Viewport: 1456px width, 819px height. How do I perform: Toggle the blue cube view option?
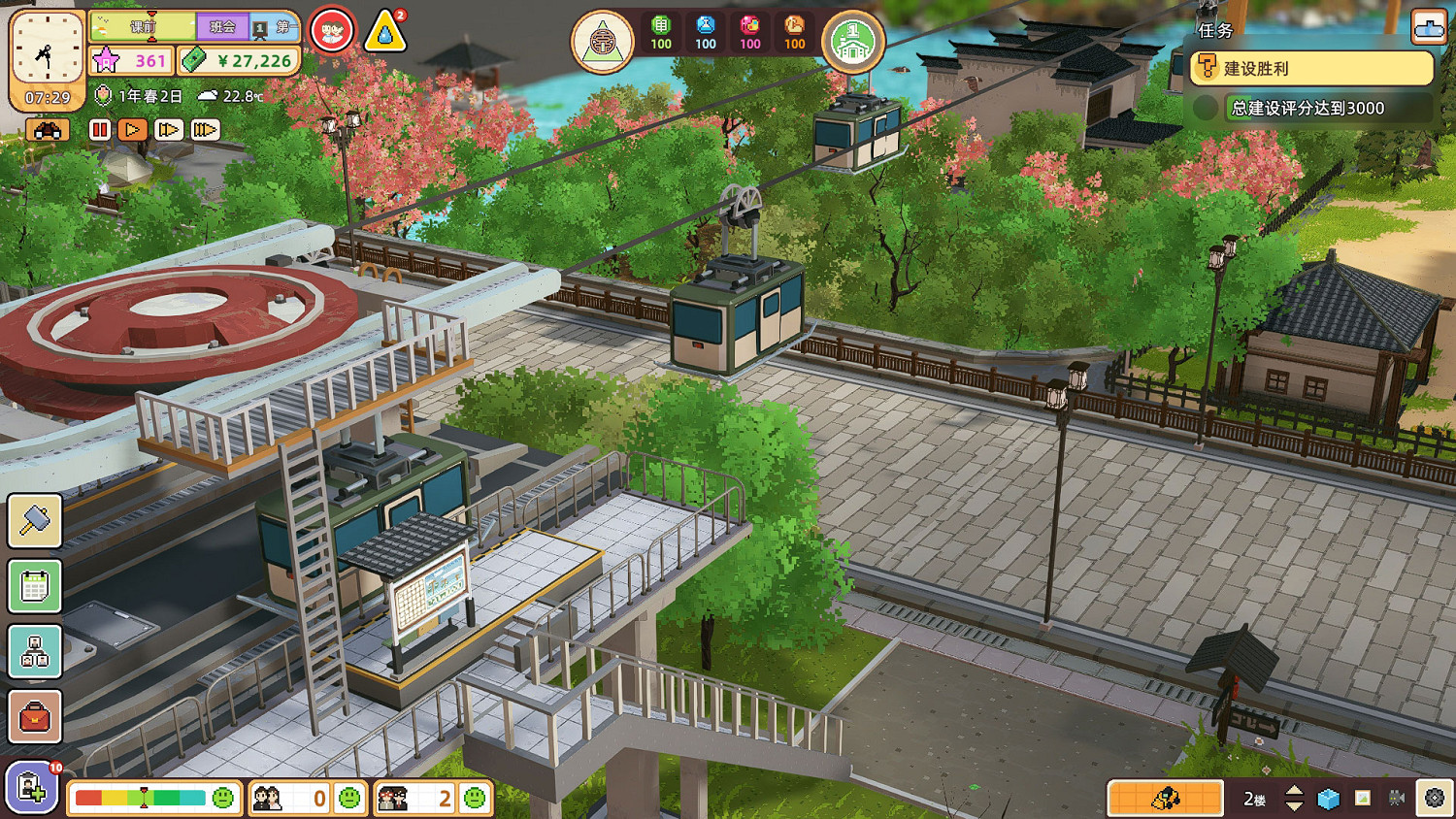coord(1328,799)
